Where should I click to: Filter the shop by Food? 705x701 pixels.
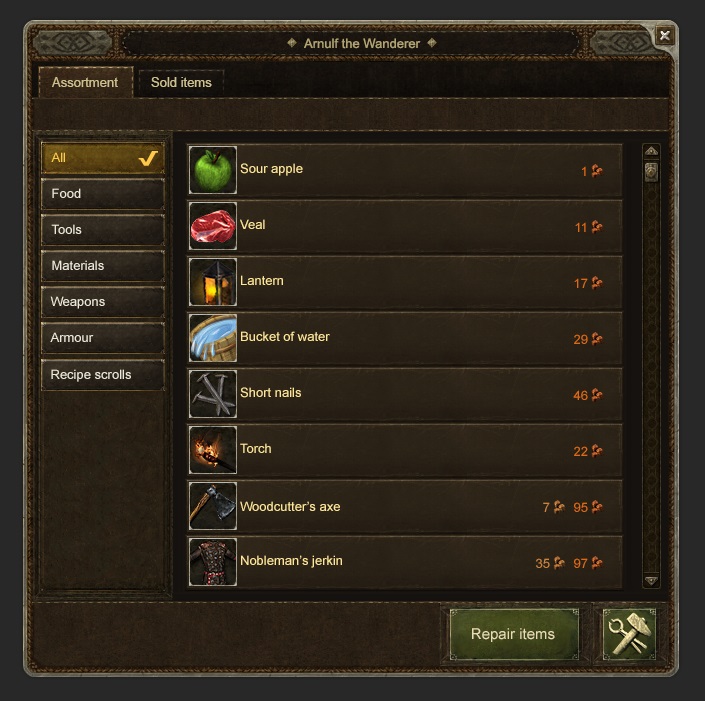[x=102, y=194]
